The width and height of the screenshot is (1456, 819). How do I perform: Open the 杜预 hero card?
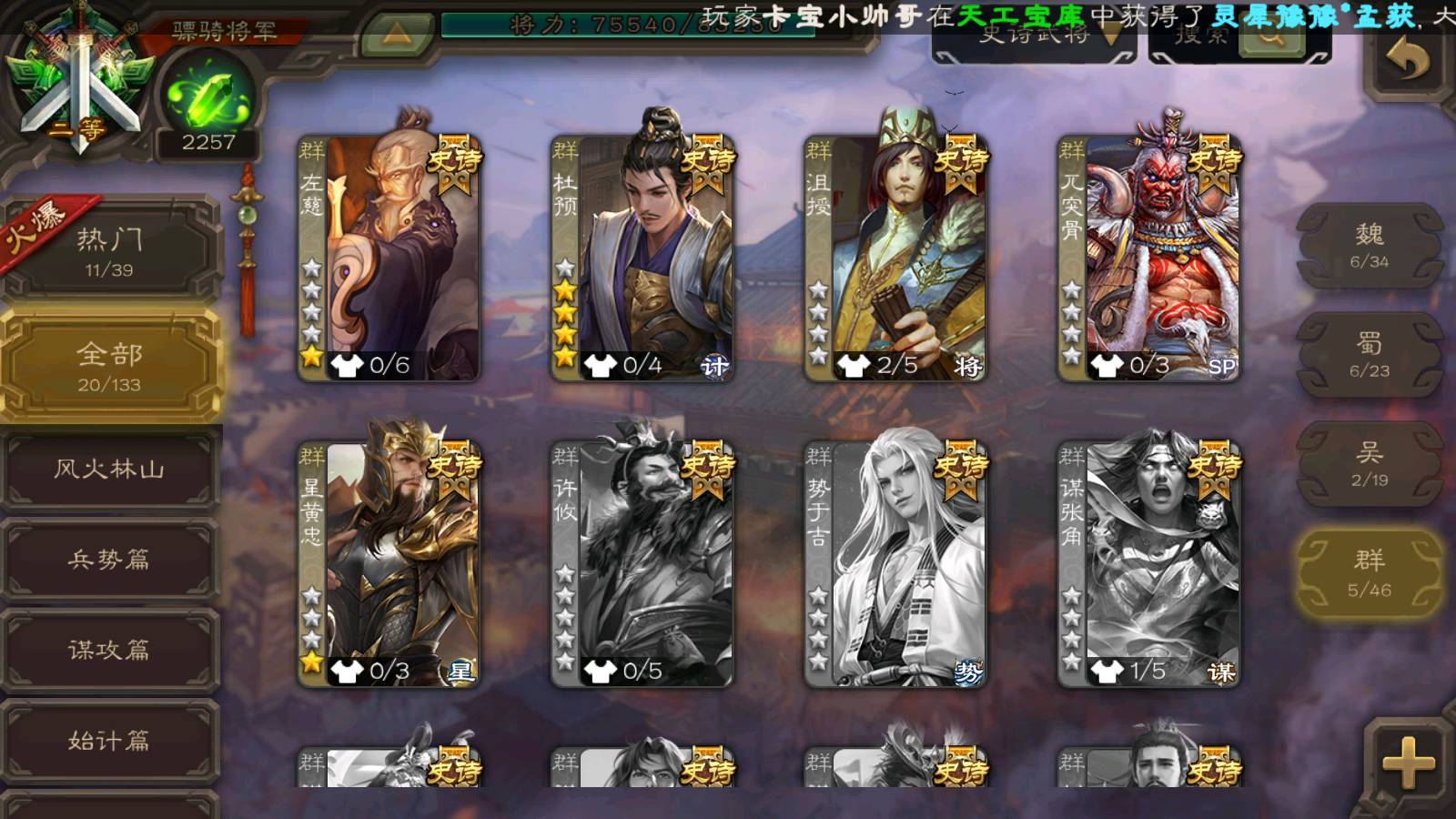(642, 255)
